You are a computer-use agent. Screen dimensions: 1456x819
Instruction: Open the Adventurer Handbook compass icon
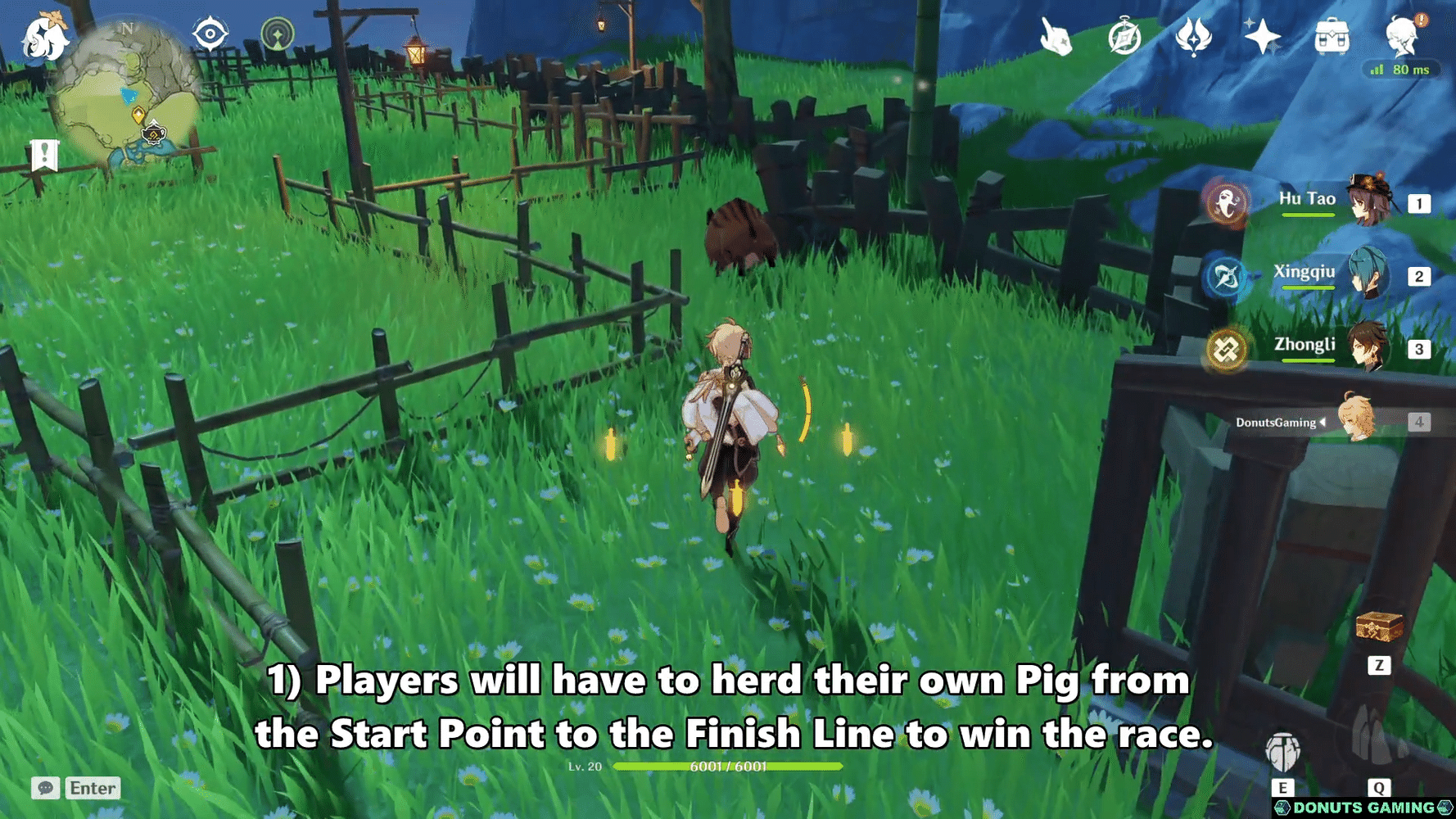1124,36
